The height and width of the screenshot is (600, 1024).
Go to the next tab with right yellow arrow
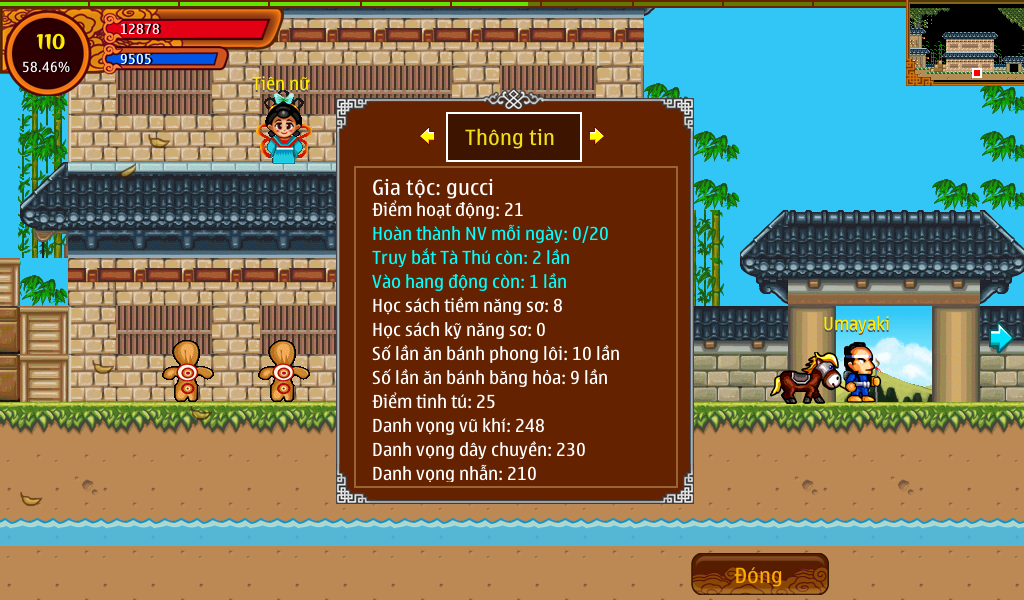[x=597, y=136]
